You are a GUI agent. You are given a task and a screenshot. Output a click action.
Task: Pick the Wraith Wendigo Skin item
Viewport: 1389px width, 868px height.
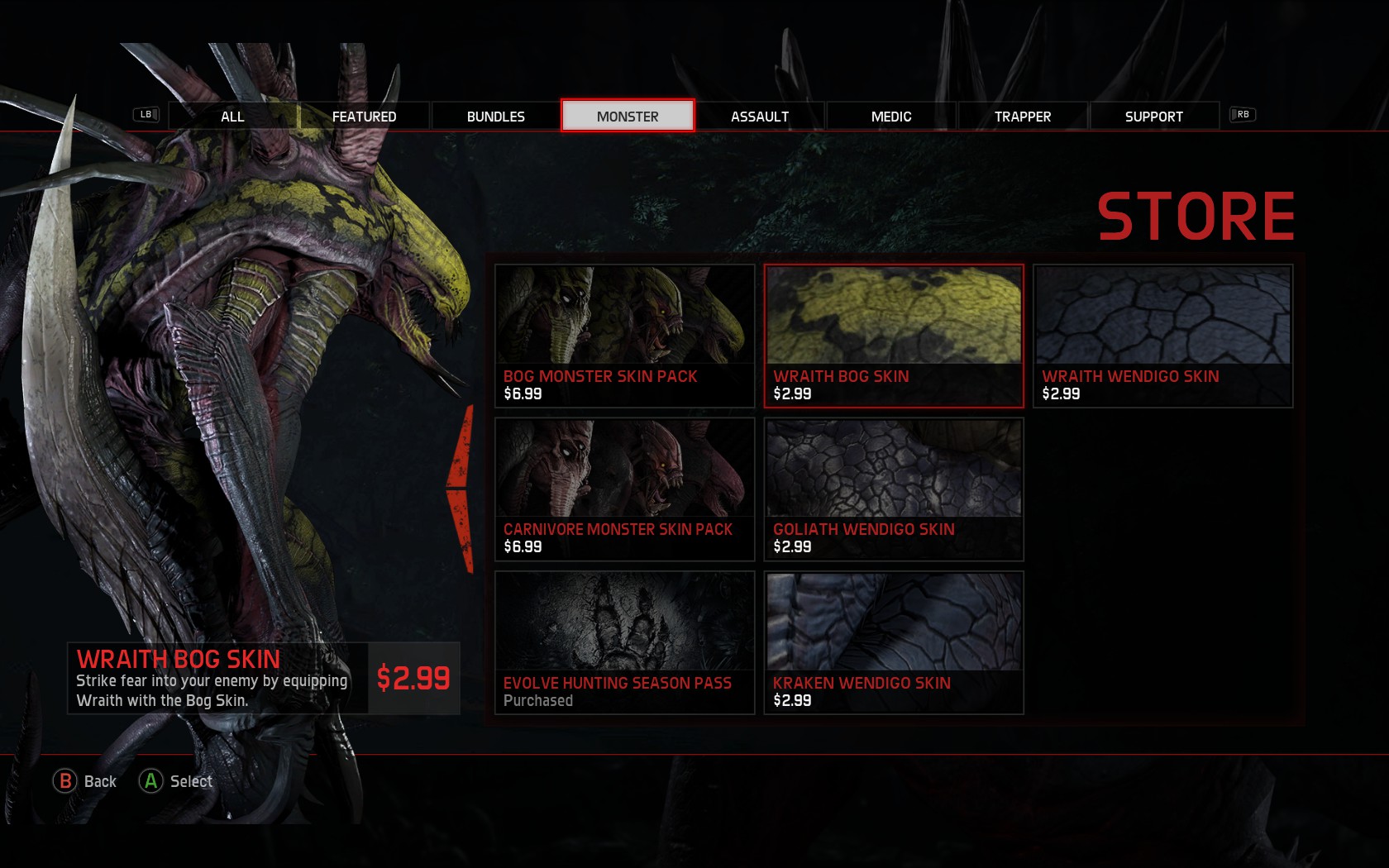click(x=1162, y=336)
